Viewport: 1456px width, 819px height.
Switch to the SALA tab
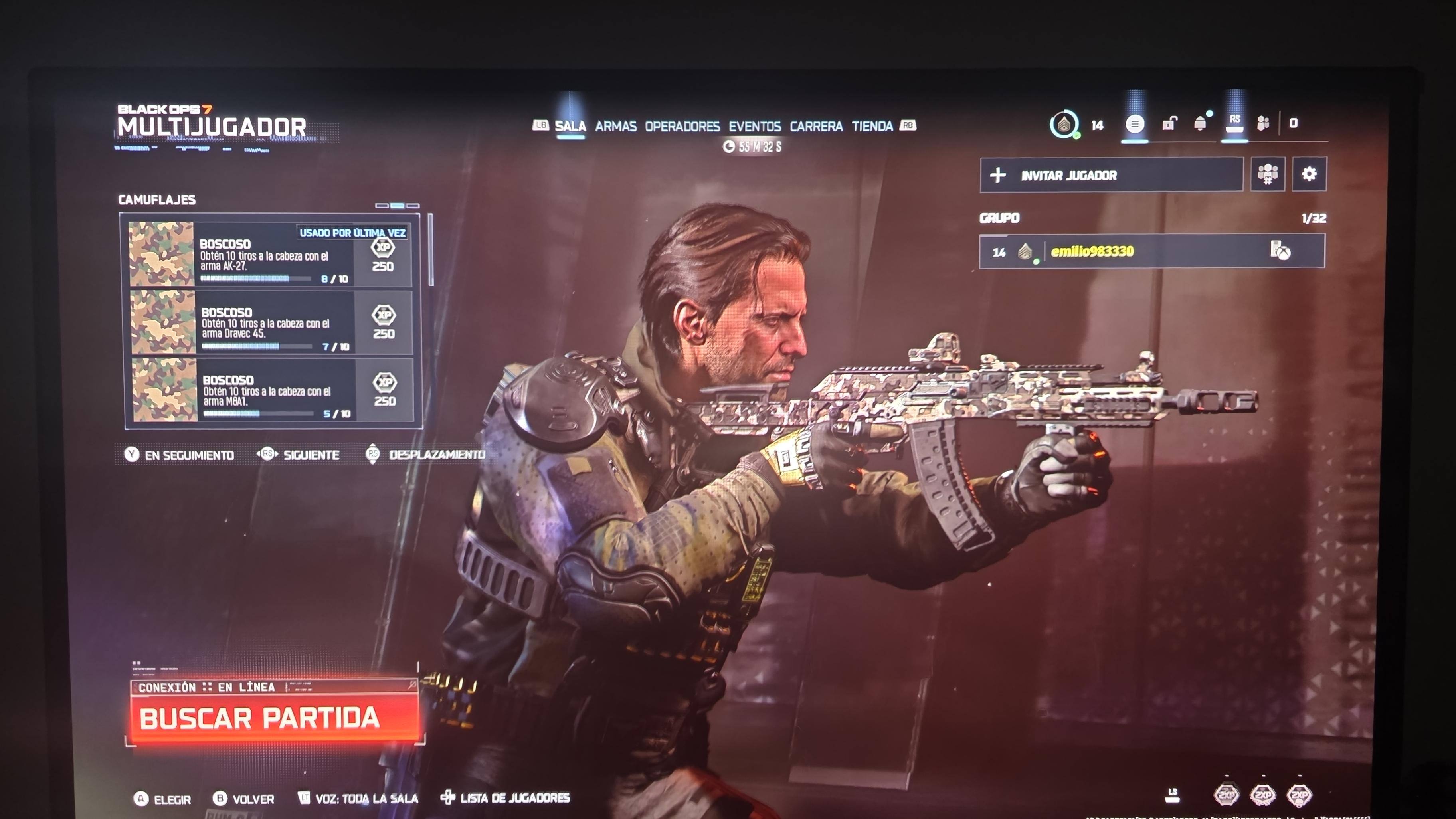[570, 126]
